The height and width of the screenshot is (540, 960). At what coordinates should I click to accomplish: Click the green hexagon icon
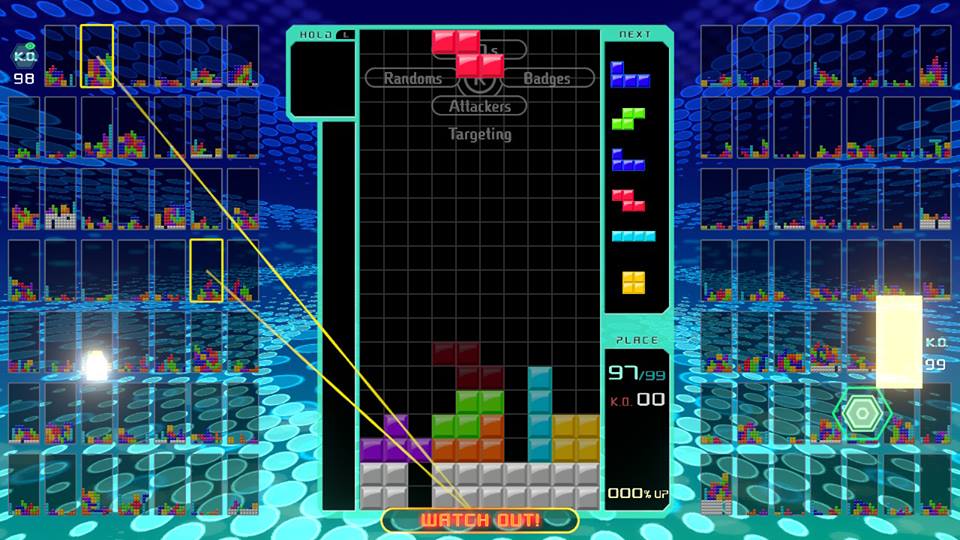pyautogui.click(x=860, y=411)
